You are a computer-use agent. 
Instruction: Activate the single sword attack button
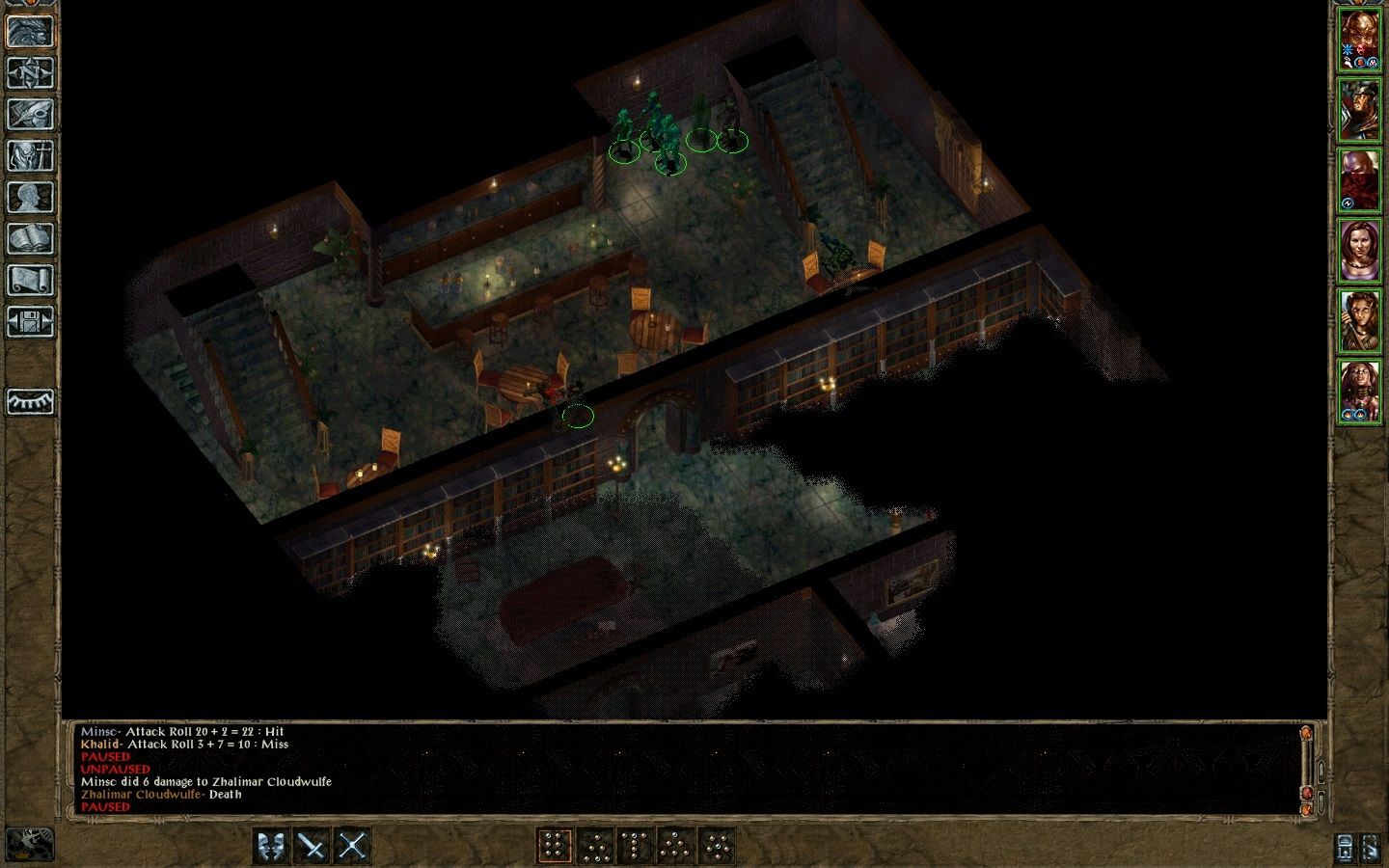(313, 847)
